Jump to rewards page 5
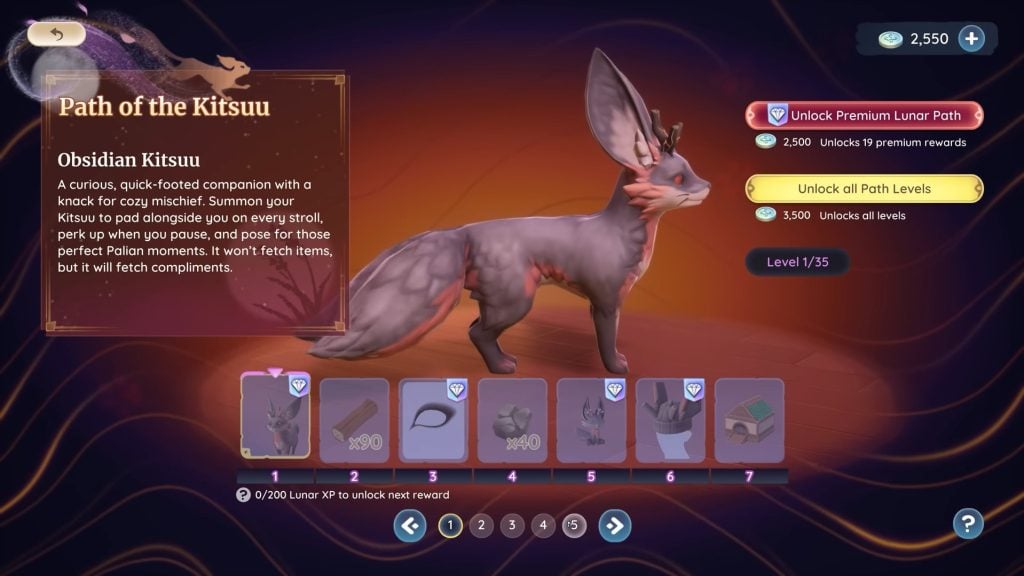This screenshot has width=1024, height=576. [574, 524]
